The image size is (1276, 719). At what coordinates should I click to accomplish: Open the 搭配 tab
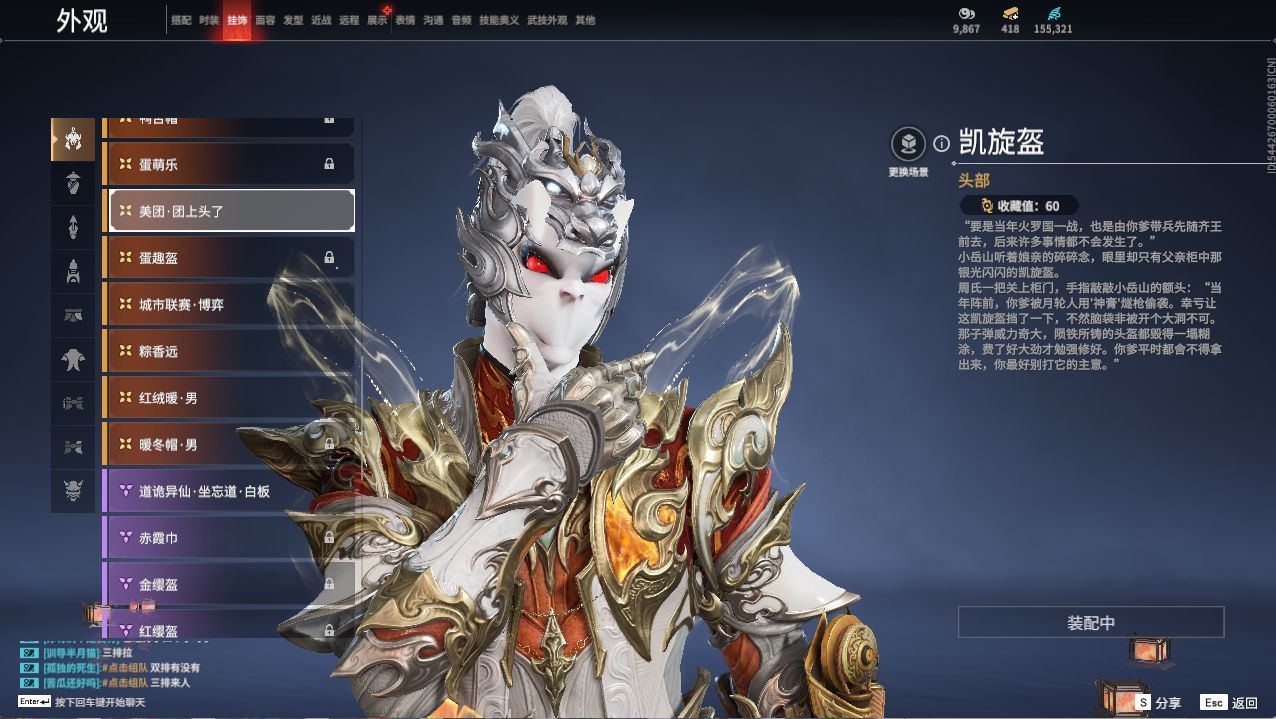[x=181, y=20]
